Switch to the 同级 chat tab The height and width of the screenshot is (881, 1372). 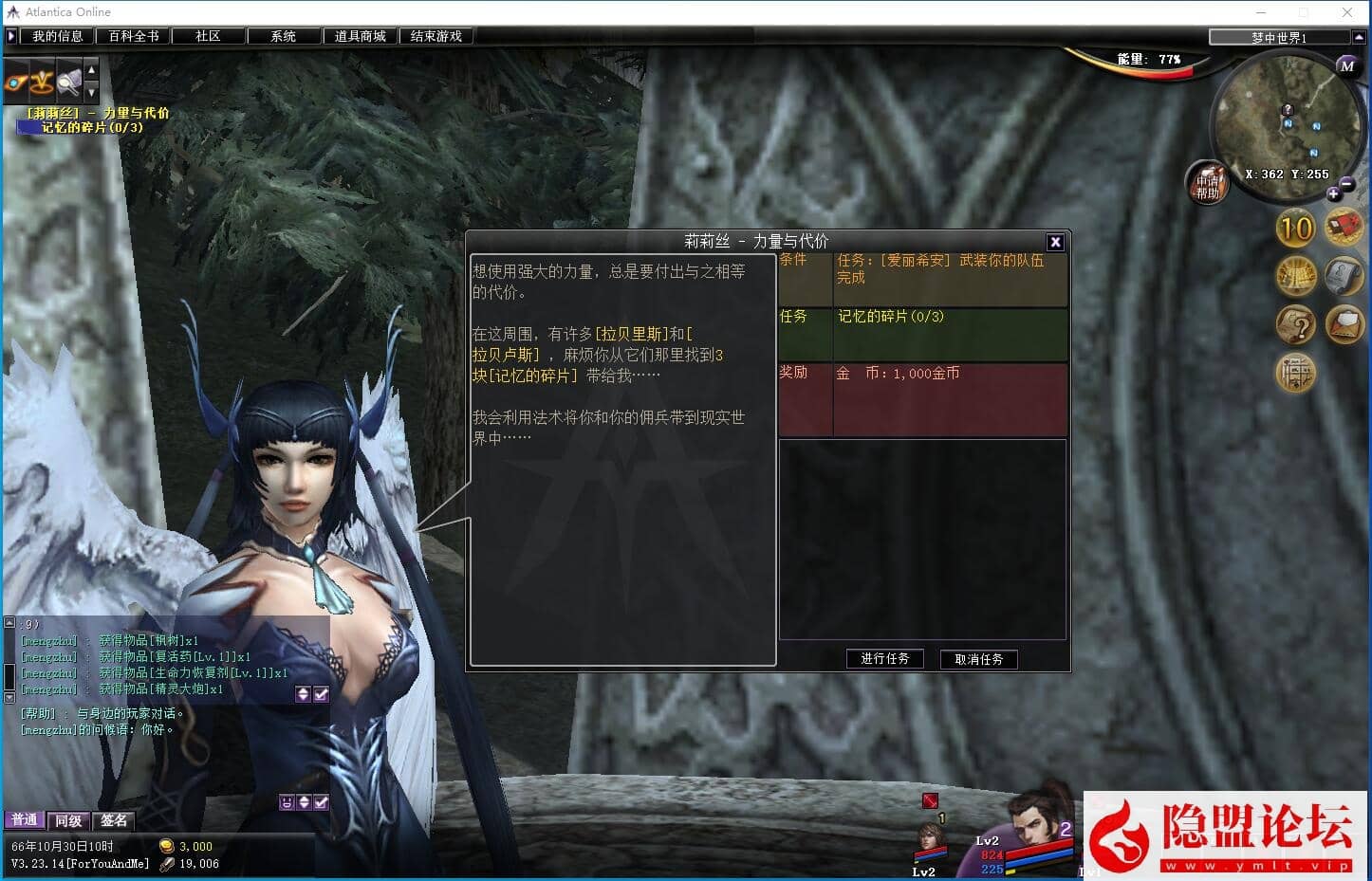pos(66,819)
